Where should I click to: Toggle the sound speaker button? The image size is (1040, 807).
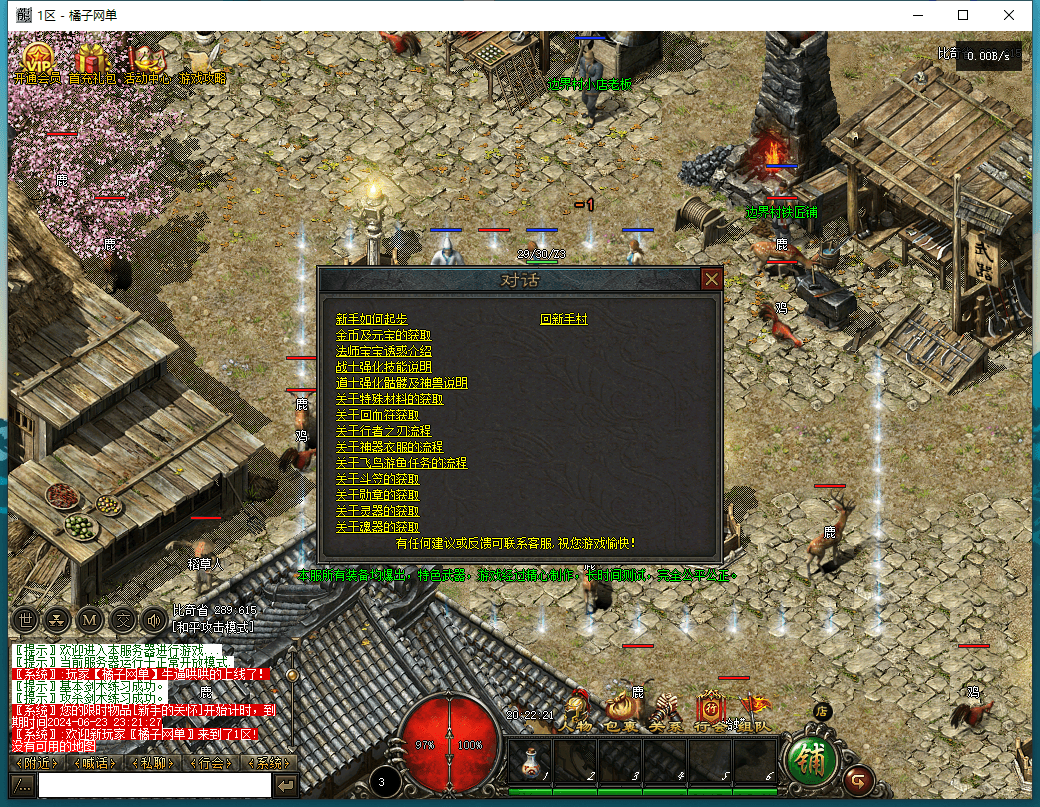153,619
